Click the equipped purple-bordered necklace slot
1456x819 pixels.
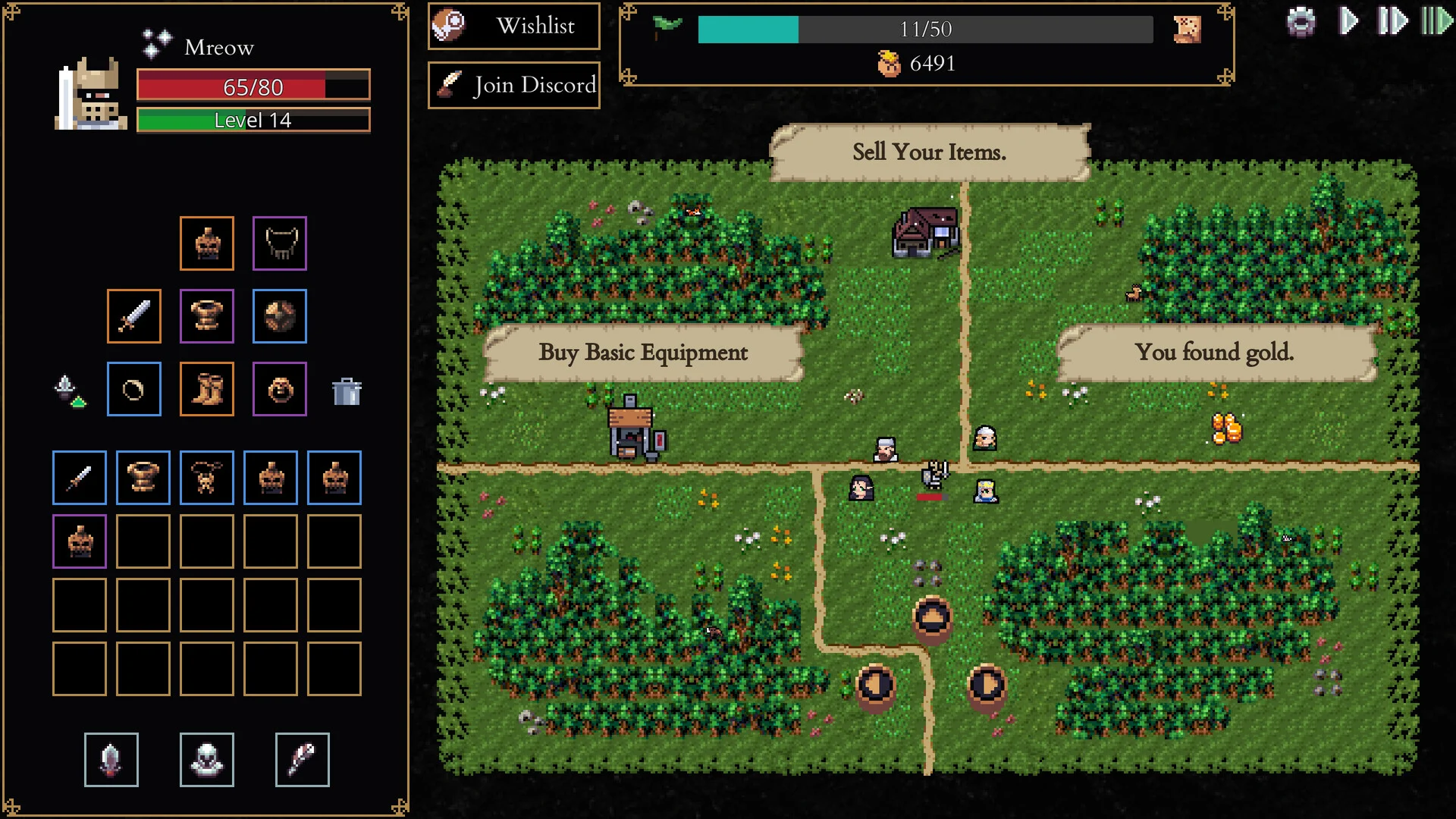pyautogui.click(x=280, y=243)
